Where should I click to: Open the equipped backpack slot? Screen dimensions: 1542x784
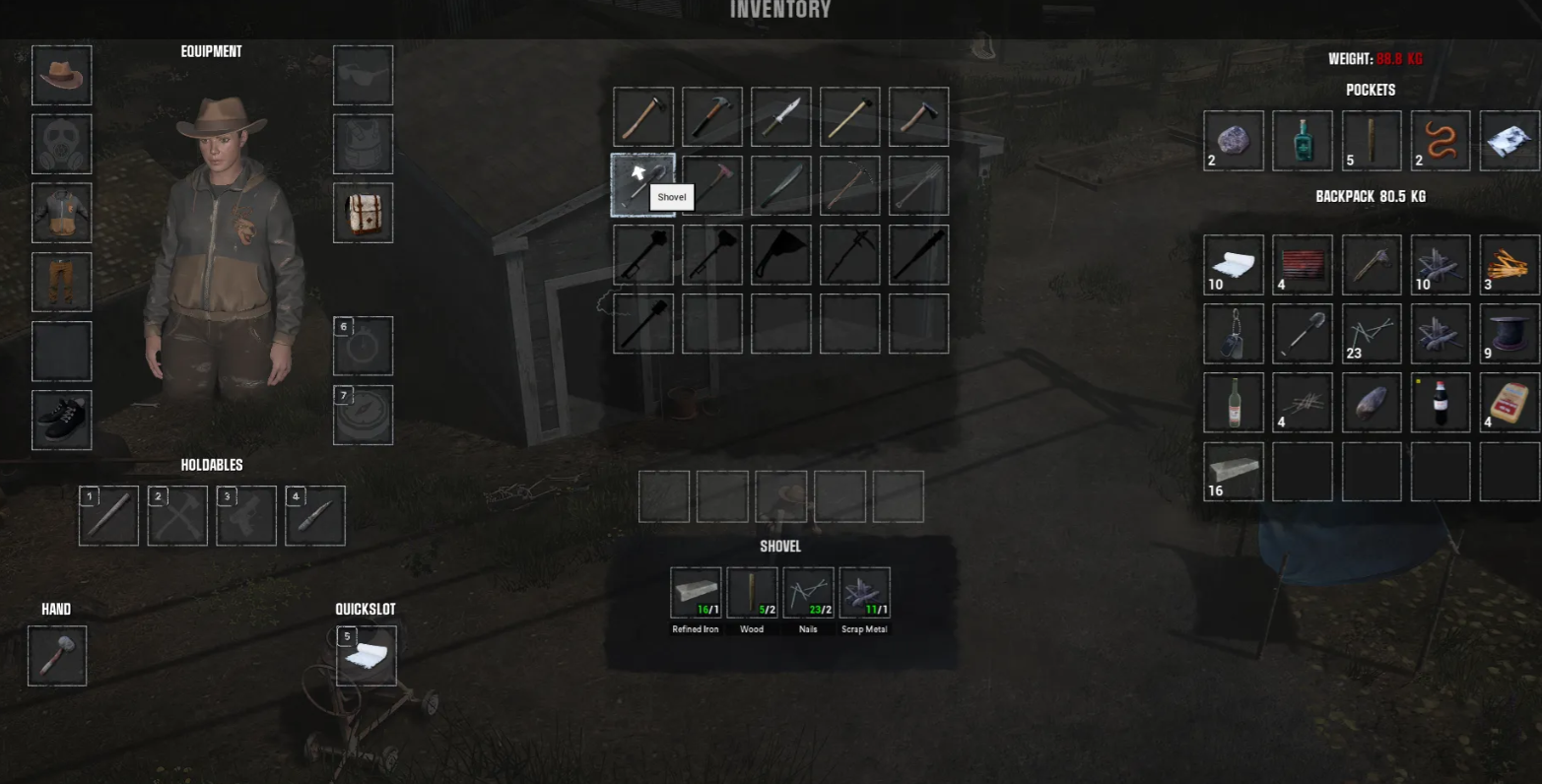click(363, 213)
